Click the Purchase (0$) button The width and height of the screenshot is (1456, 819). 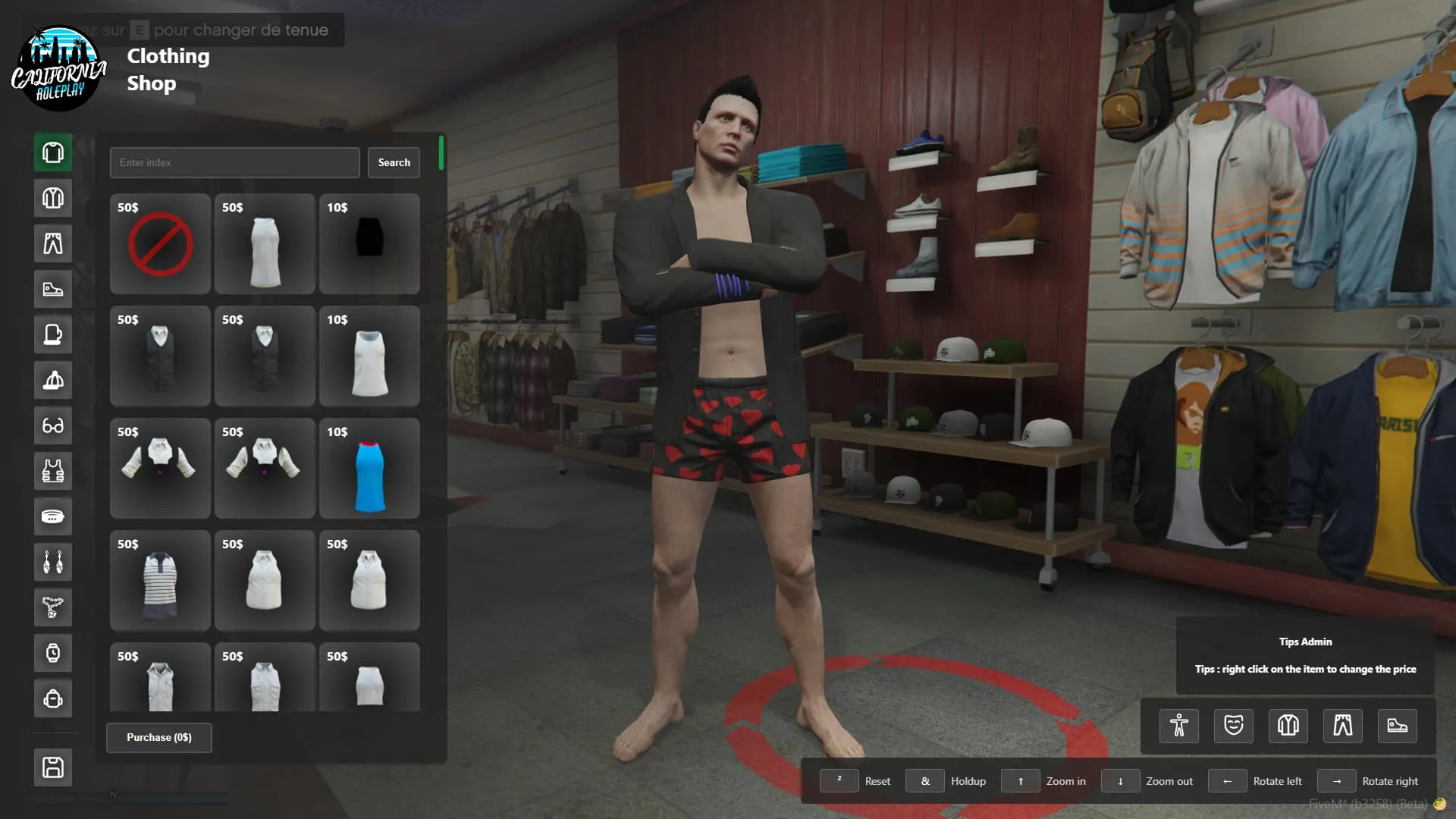click(158, 737)
